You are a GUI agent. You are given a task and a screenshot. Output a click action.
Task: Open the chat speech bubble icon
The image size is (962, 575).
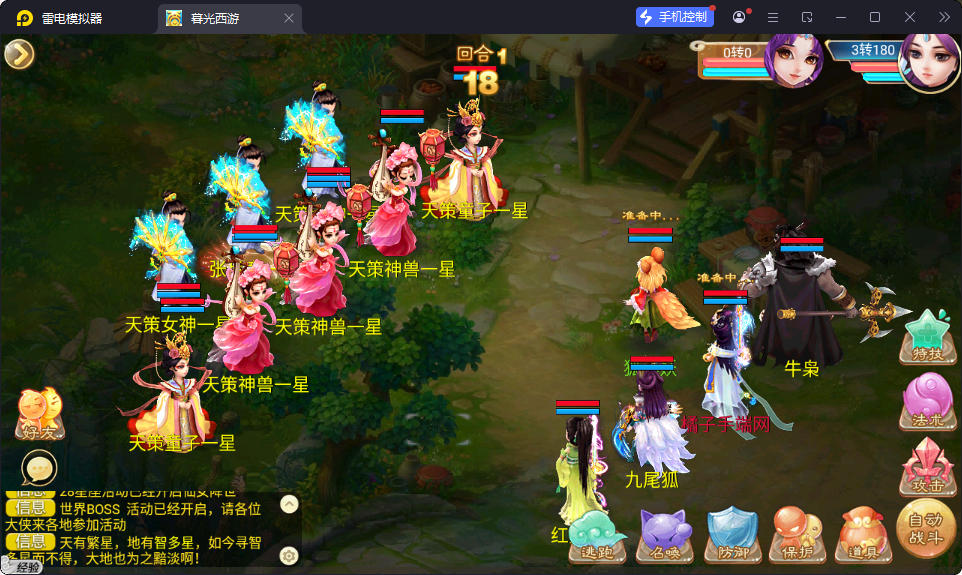(x=40, y=467)
